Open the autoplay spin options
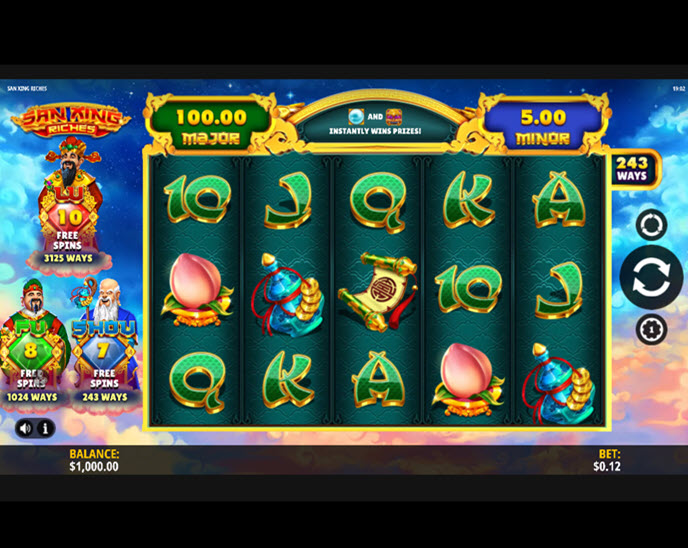The height and width of the screenshot is (548, 688). point(651,225)
